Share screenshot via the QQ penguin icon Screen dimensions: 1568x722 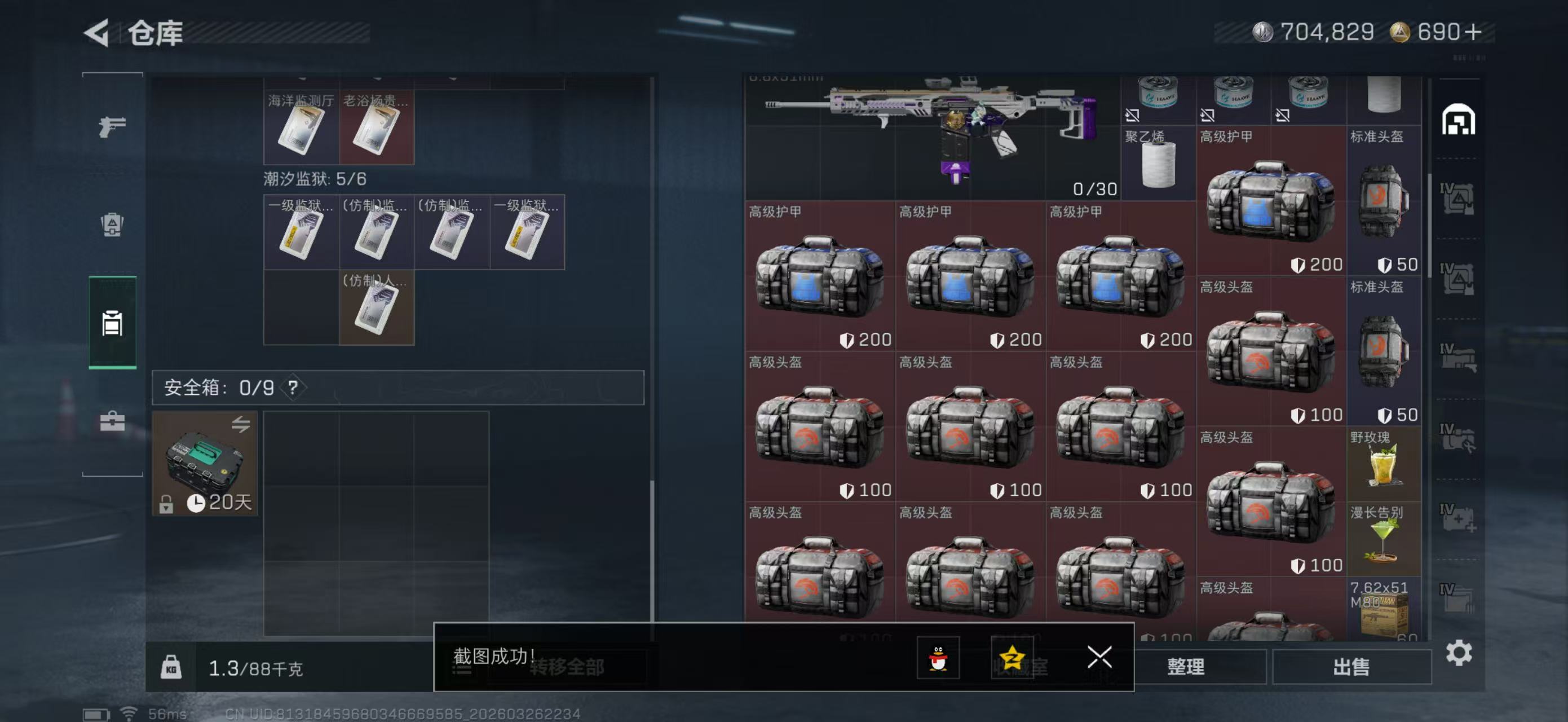pyautogui.click(x=938, y=658)
